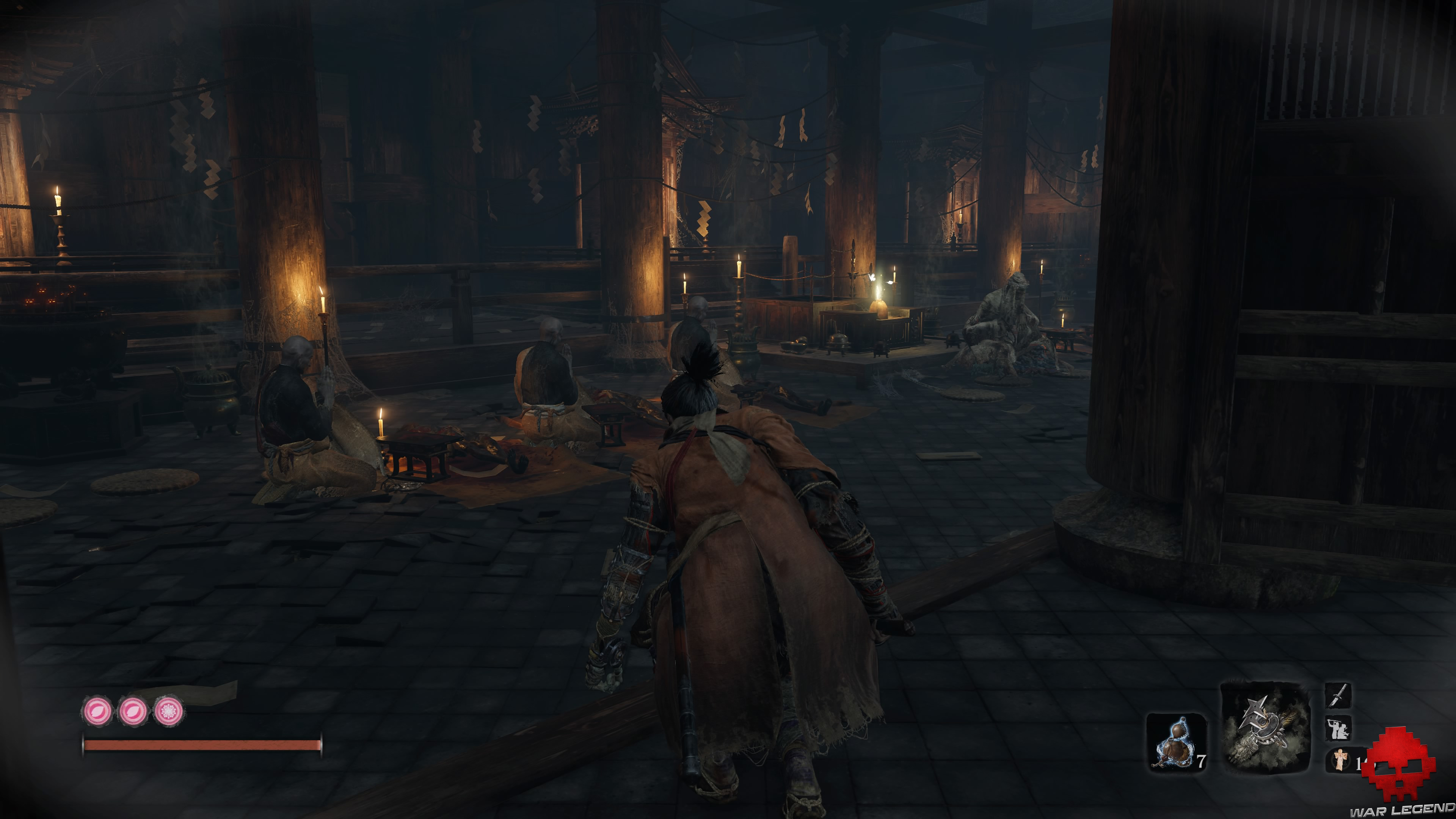The height and width of the screenshot is (819, 1456).
Task: Click the leftmost petal resurrection node
Action: [97, 712]
